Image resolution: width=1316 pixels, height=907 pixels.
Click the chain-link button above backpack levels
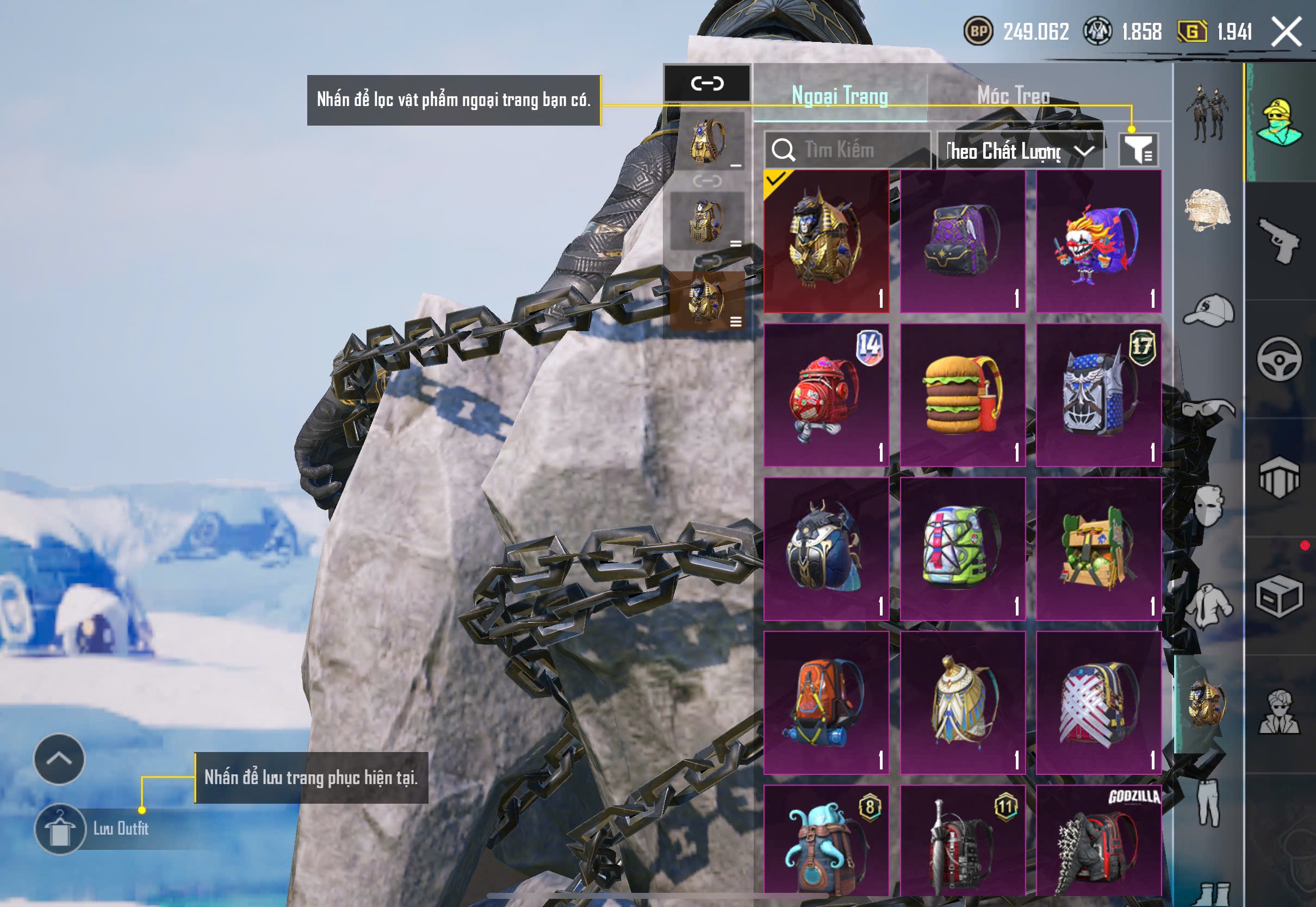(707, 84)
